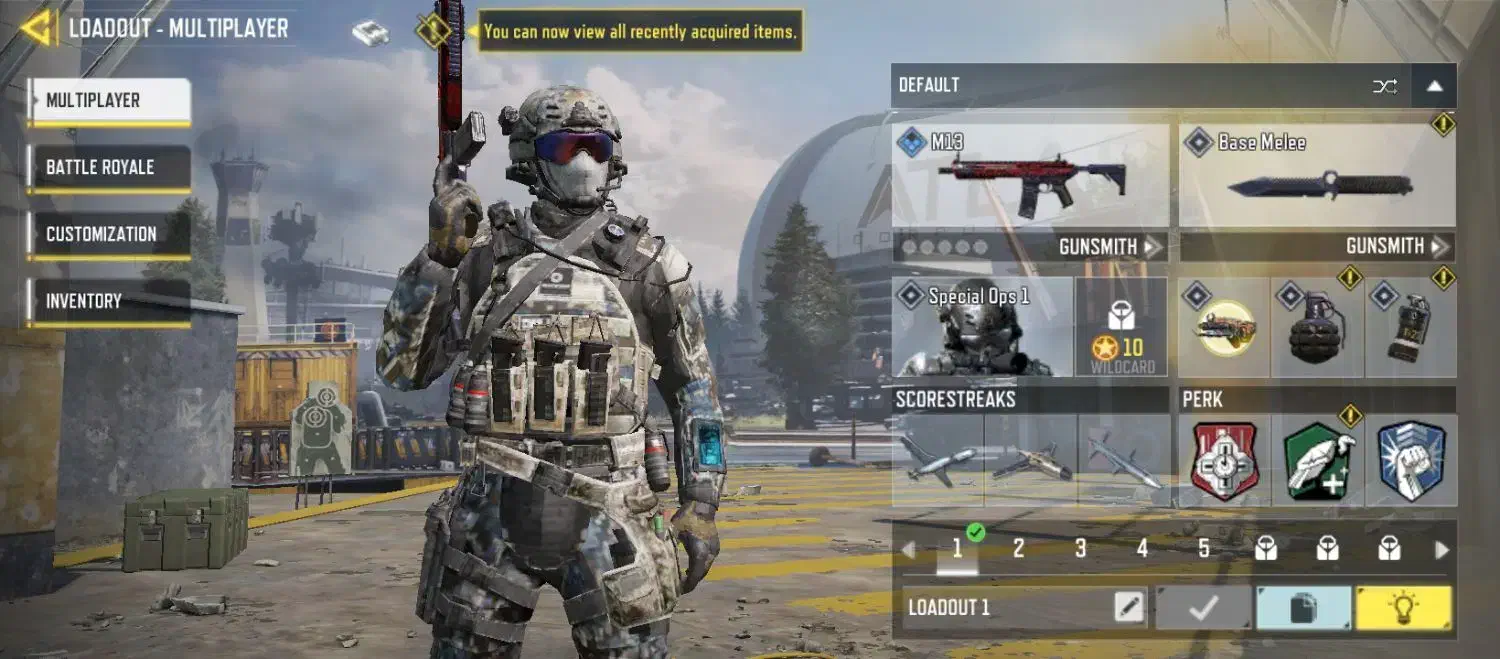Screen dimensions: 1500x659
Task: Choose the Special Ops 1 operator slot
Action: (x=982, y=327)
